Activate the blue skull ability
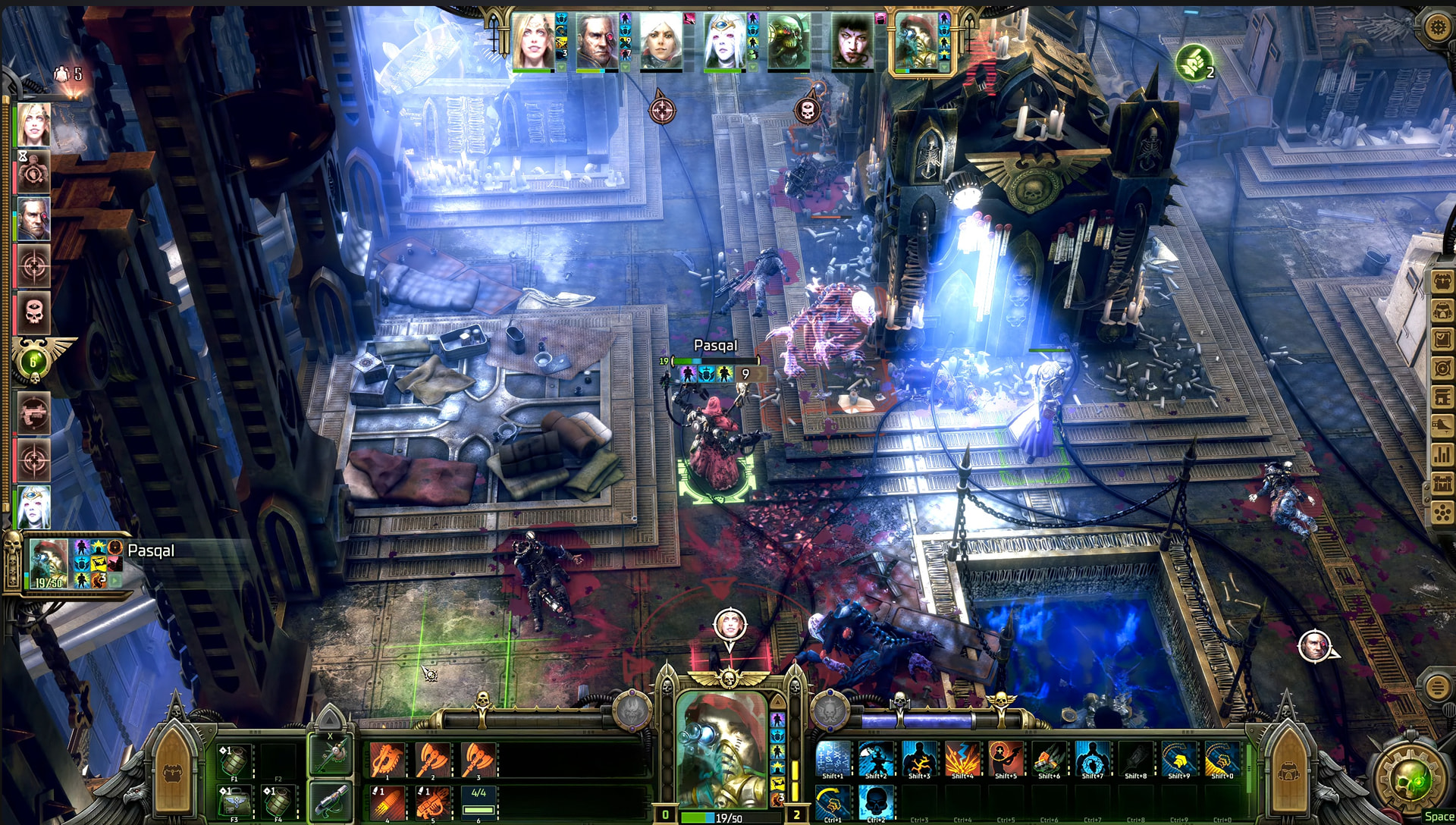 [x=876, y=801]
